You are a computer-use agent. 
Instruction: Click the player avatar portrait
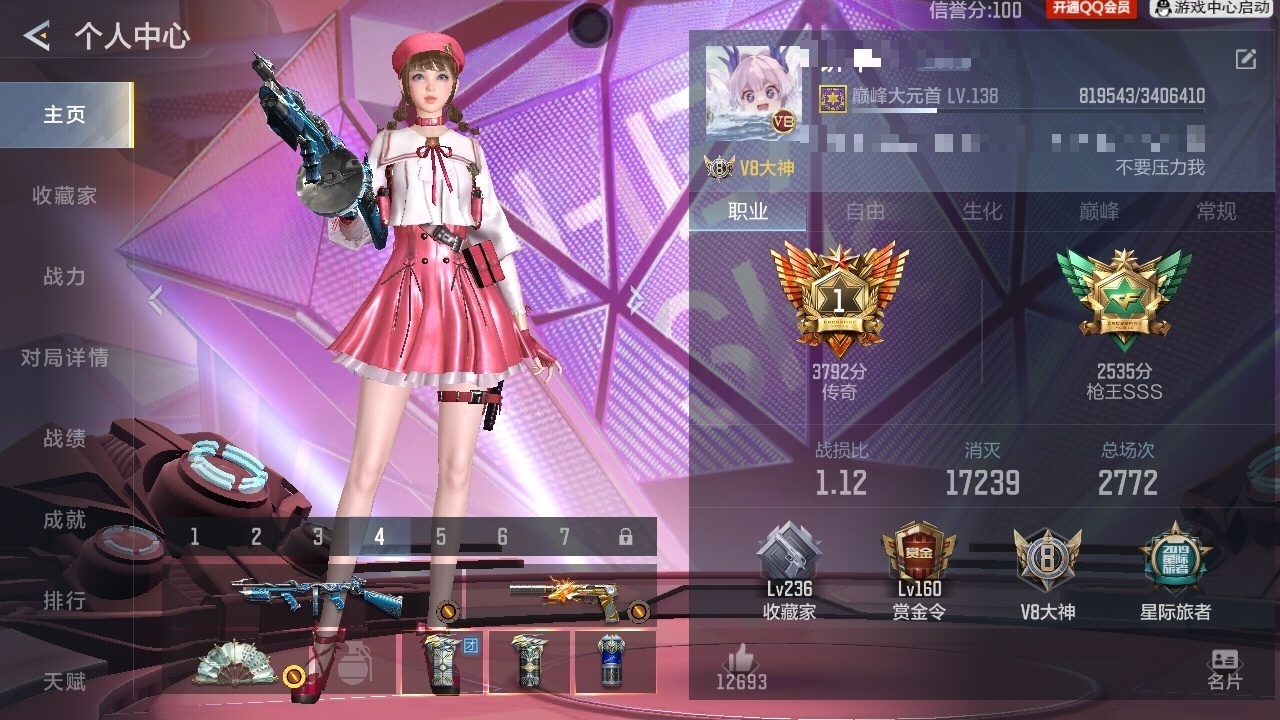(x=753, y=91)
